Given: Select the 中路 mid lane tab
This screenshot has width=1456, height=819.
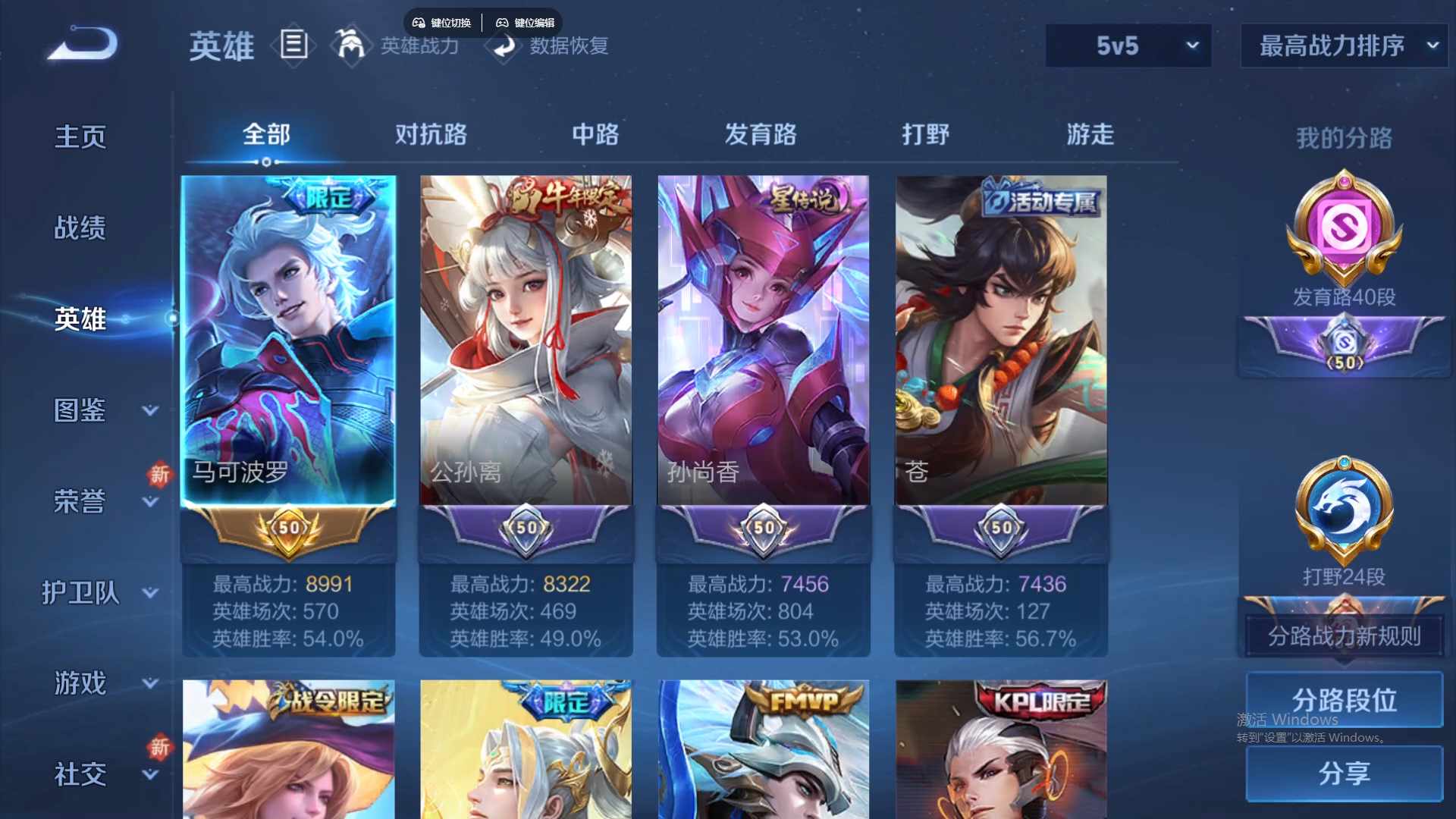Looking at the screenshot, I should point(595,134).
